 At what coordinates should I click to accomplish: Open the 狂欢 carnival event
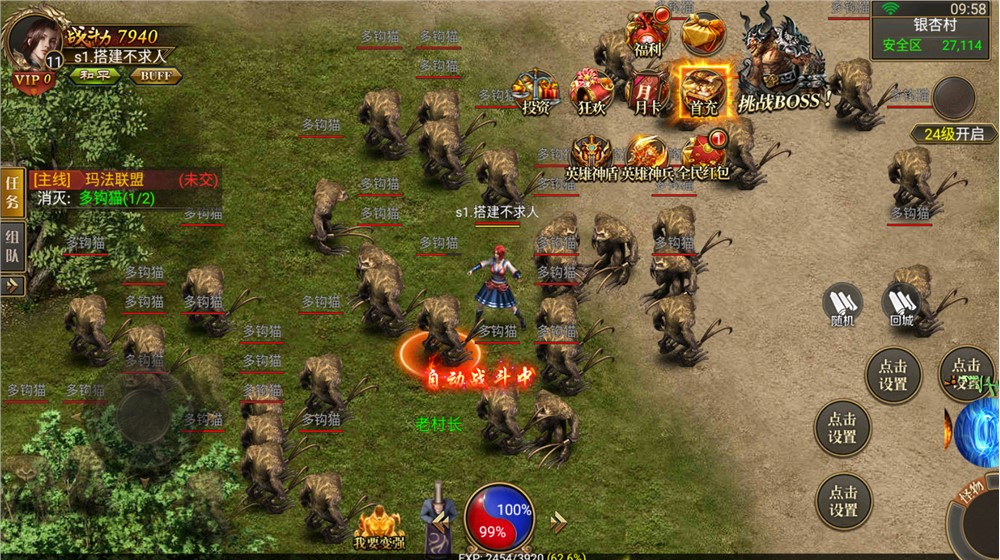pos(591,91)
